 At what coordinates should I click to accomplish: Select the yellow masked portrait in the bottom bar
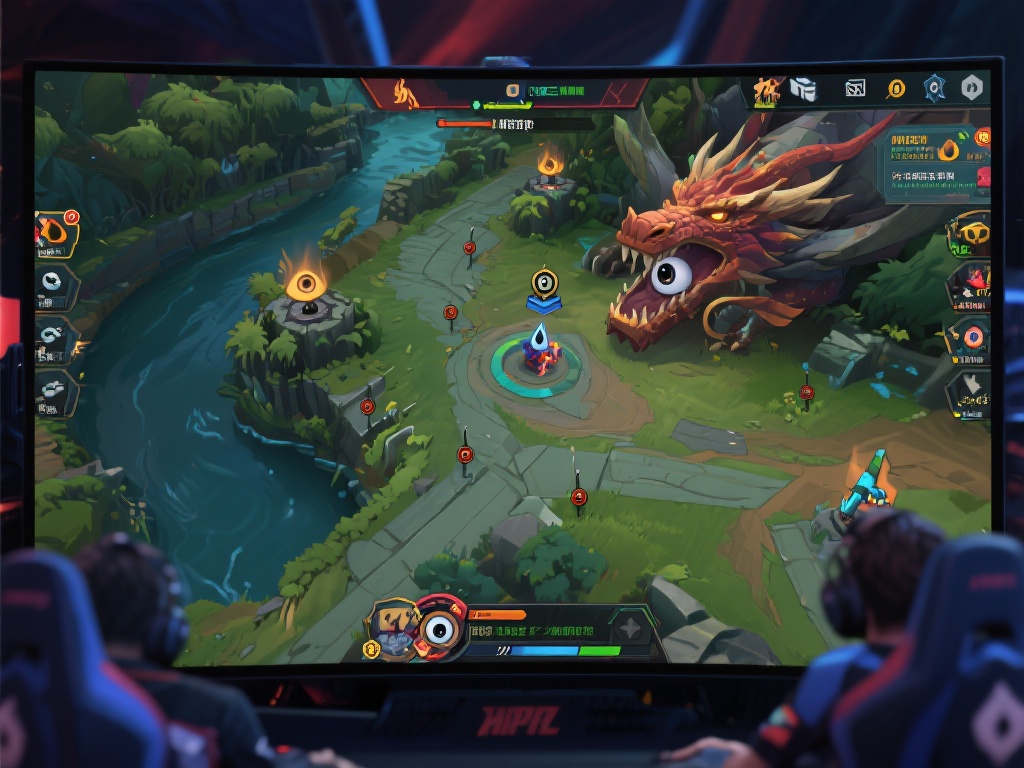coord(392,627)
